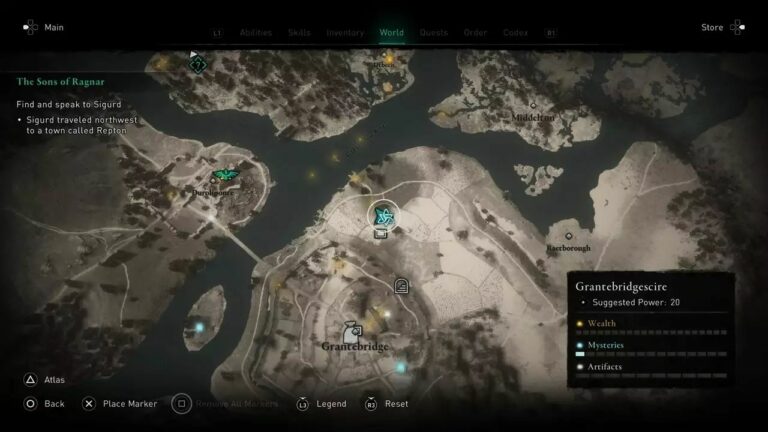Viewport: 768px width, 432px height.
Task: Select the Mysteries category entry
Action: click(x=606, y=346)
